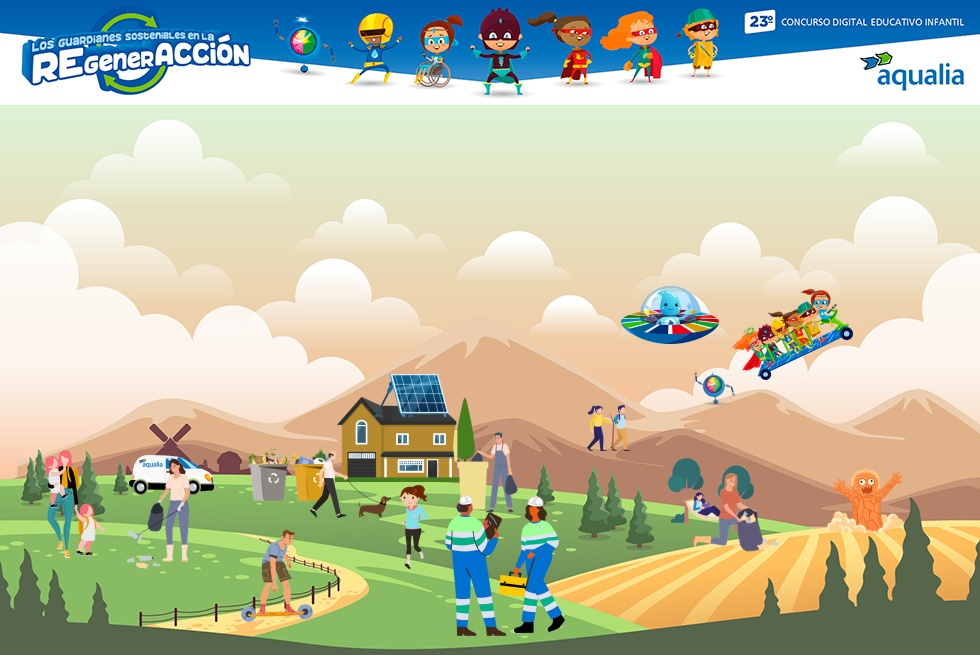Open the aqualia logo link
The width and height of the screenshot is (980, 655).
[x=911, y=71]
